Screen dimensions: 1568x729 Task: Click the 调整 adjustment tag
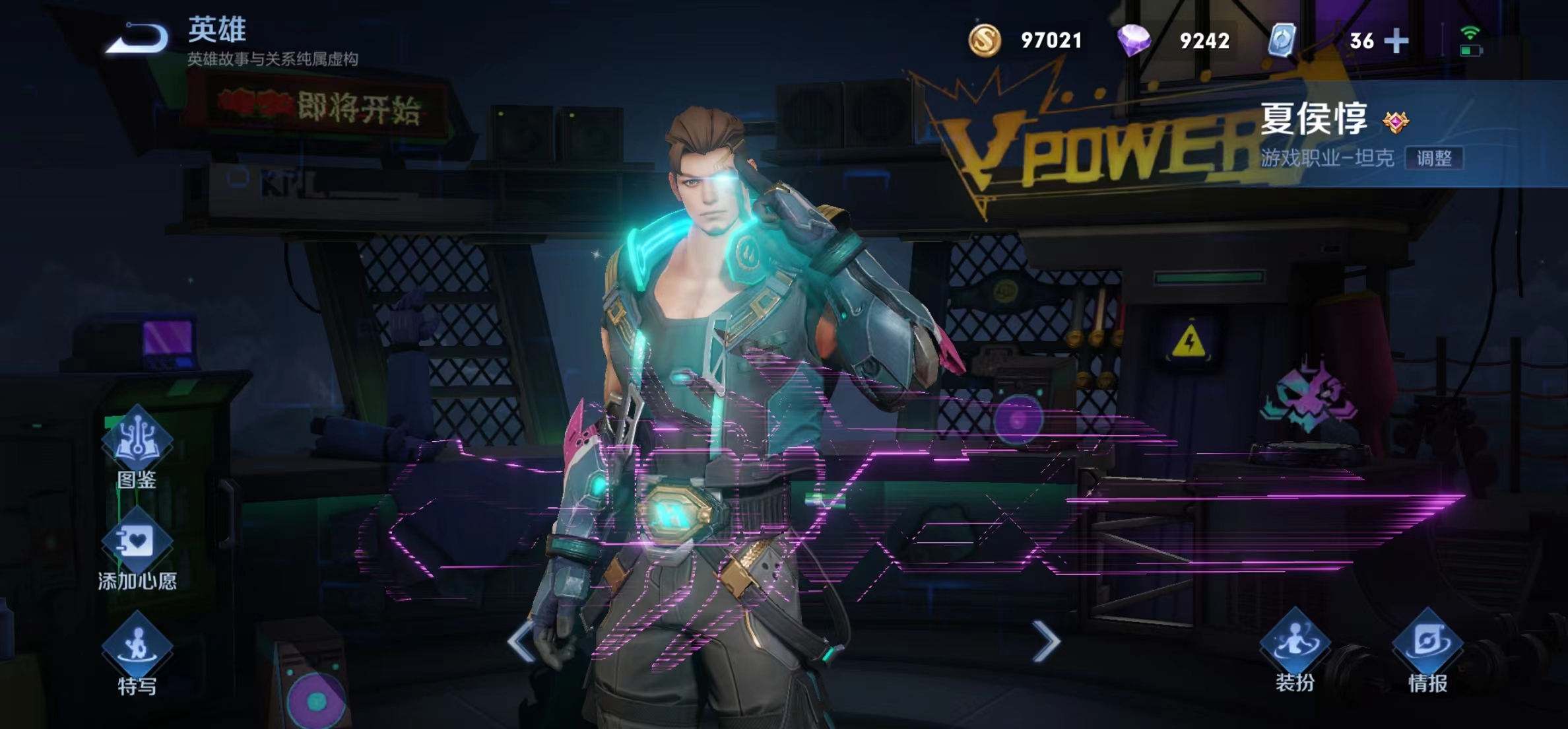pyautogui.click(x=1434, y=158)
